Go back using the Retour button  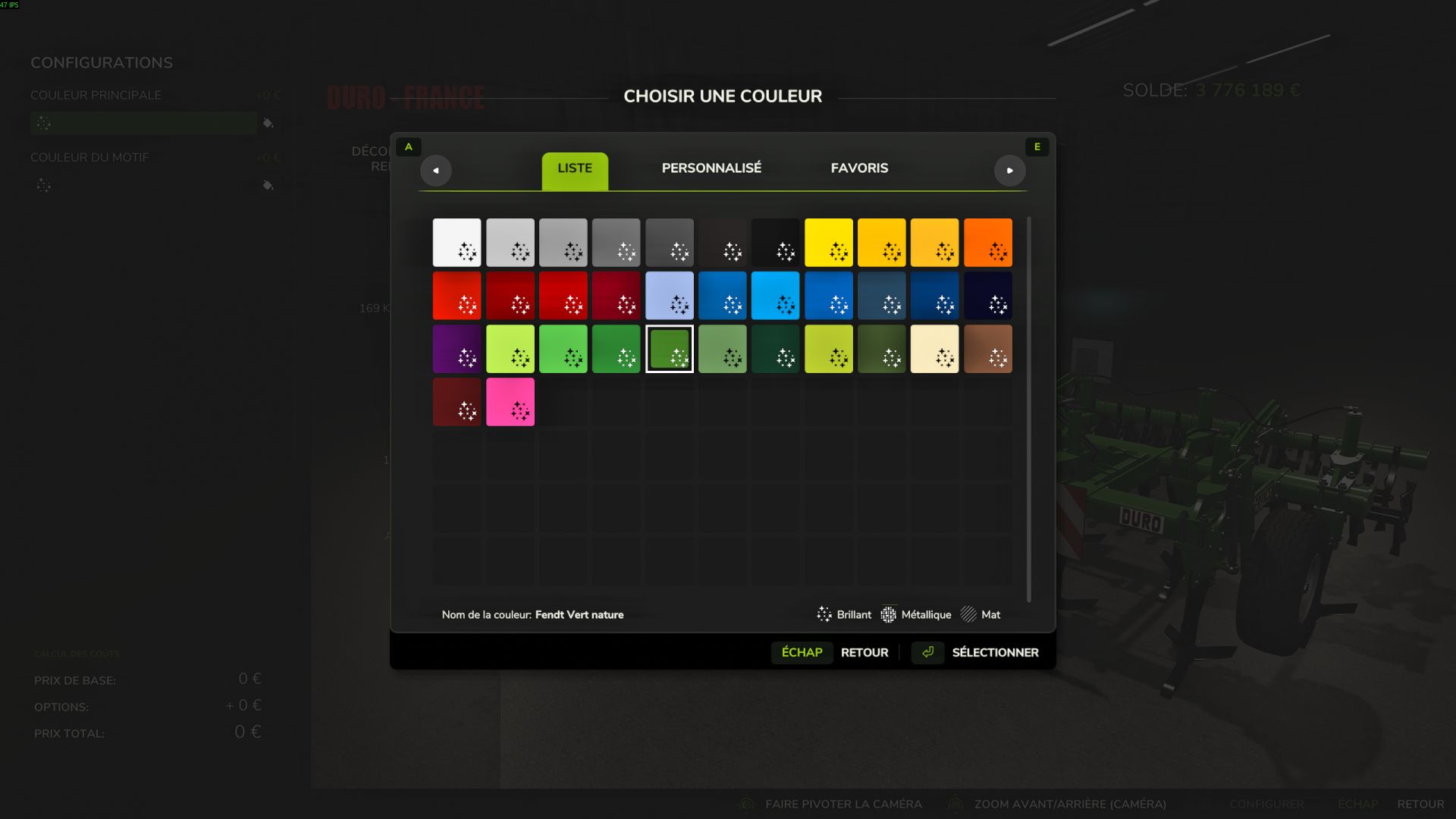click(864, 653)
